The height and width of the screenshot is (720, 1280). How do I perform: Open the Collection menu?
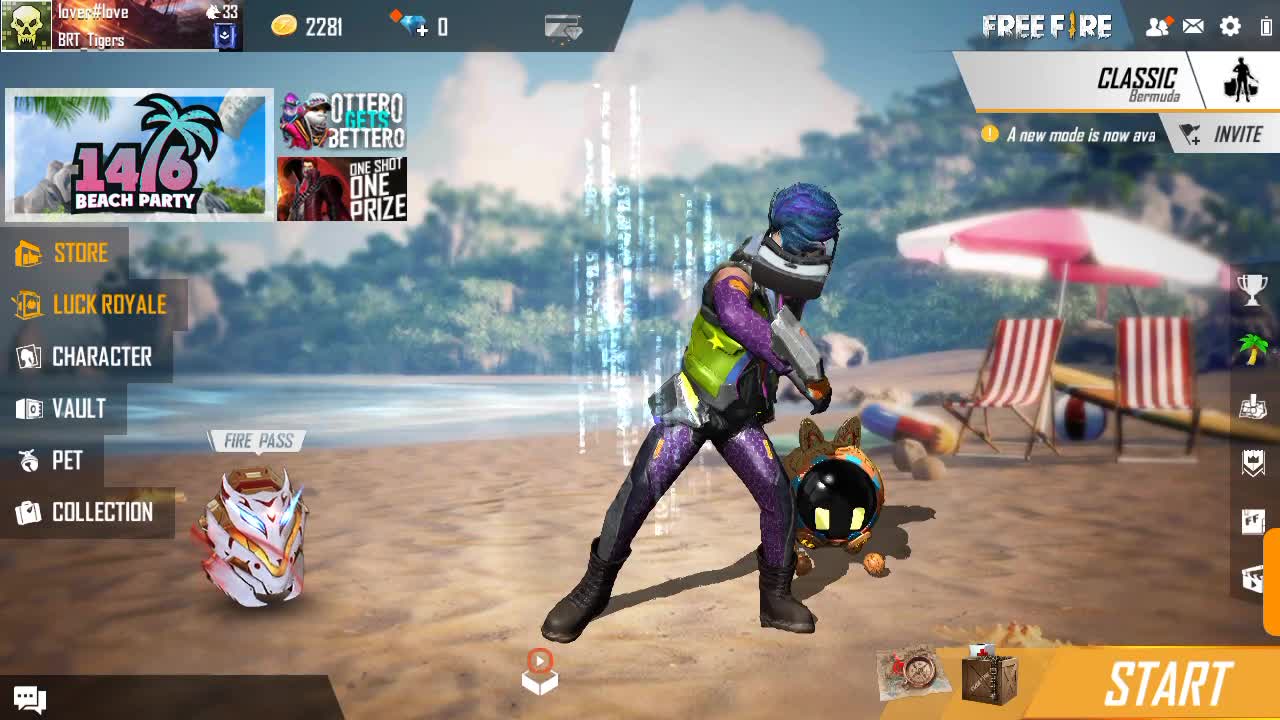tap(85, 513)
